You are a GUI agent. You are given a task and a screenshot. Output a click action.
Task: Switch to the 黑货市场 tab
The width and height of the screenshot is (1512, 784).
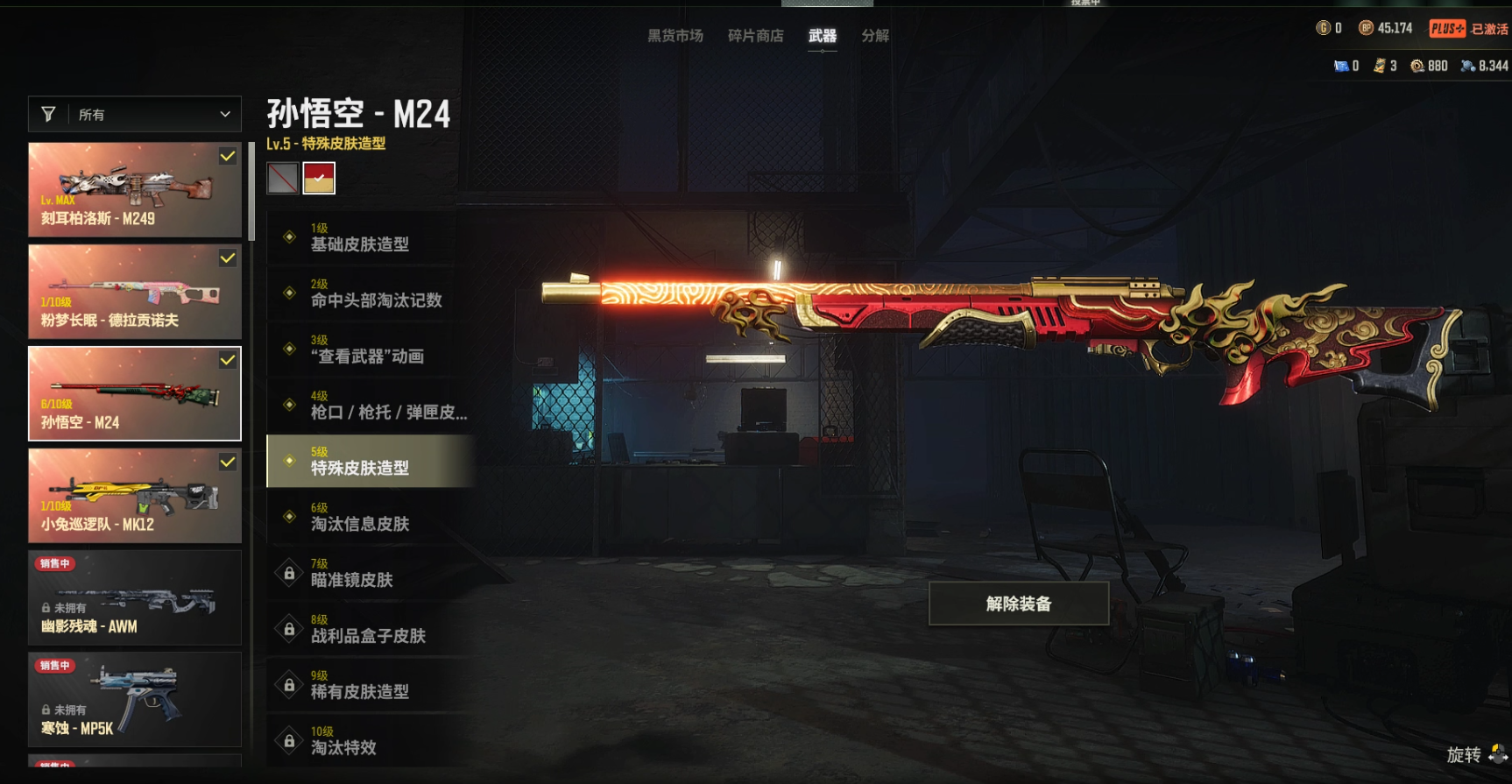coord(675,36)
